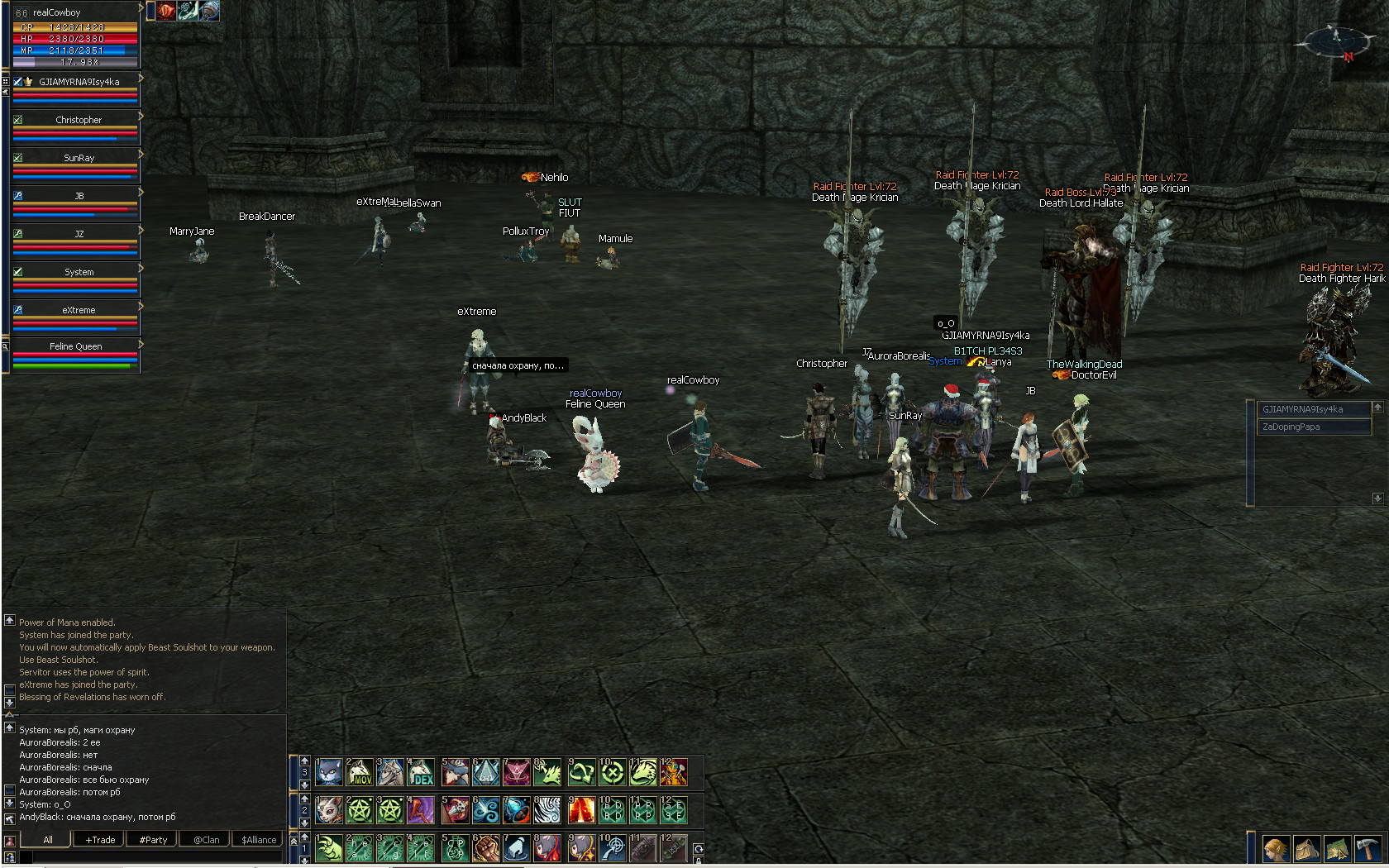The image size is (1389, 868).
Task: Open the #Party chat tab
Action: (153, 840)
